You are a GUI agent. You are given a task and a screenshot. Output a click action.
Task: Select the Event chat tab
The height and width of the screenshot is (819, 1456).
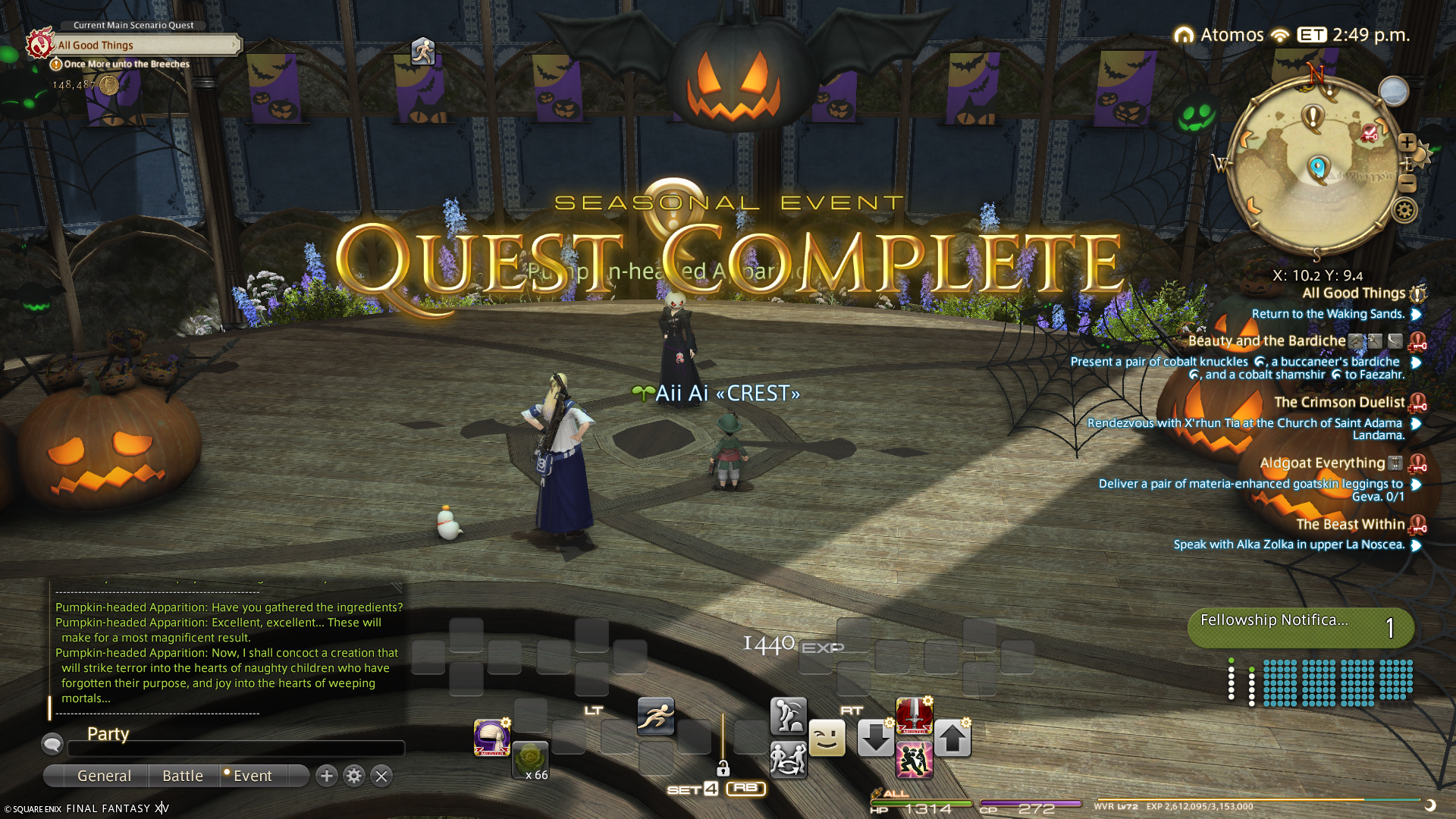(x=253, y=776)
